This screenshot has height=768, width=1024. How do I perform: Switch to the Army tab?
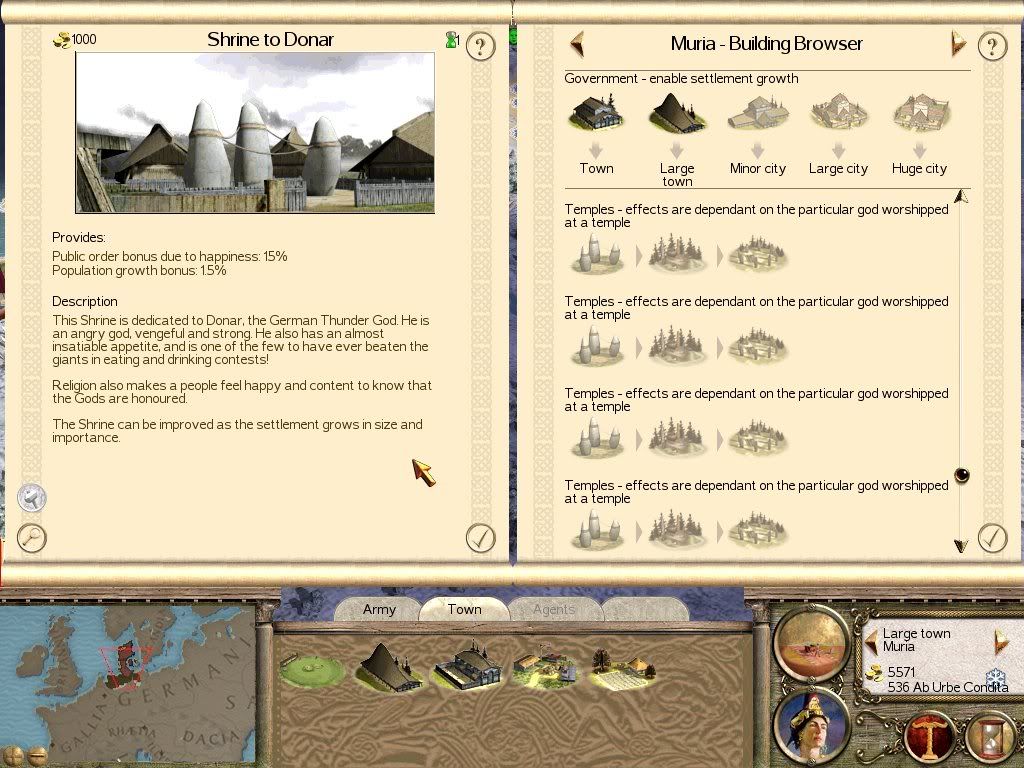379,609
